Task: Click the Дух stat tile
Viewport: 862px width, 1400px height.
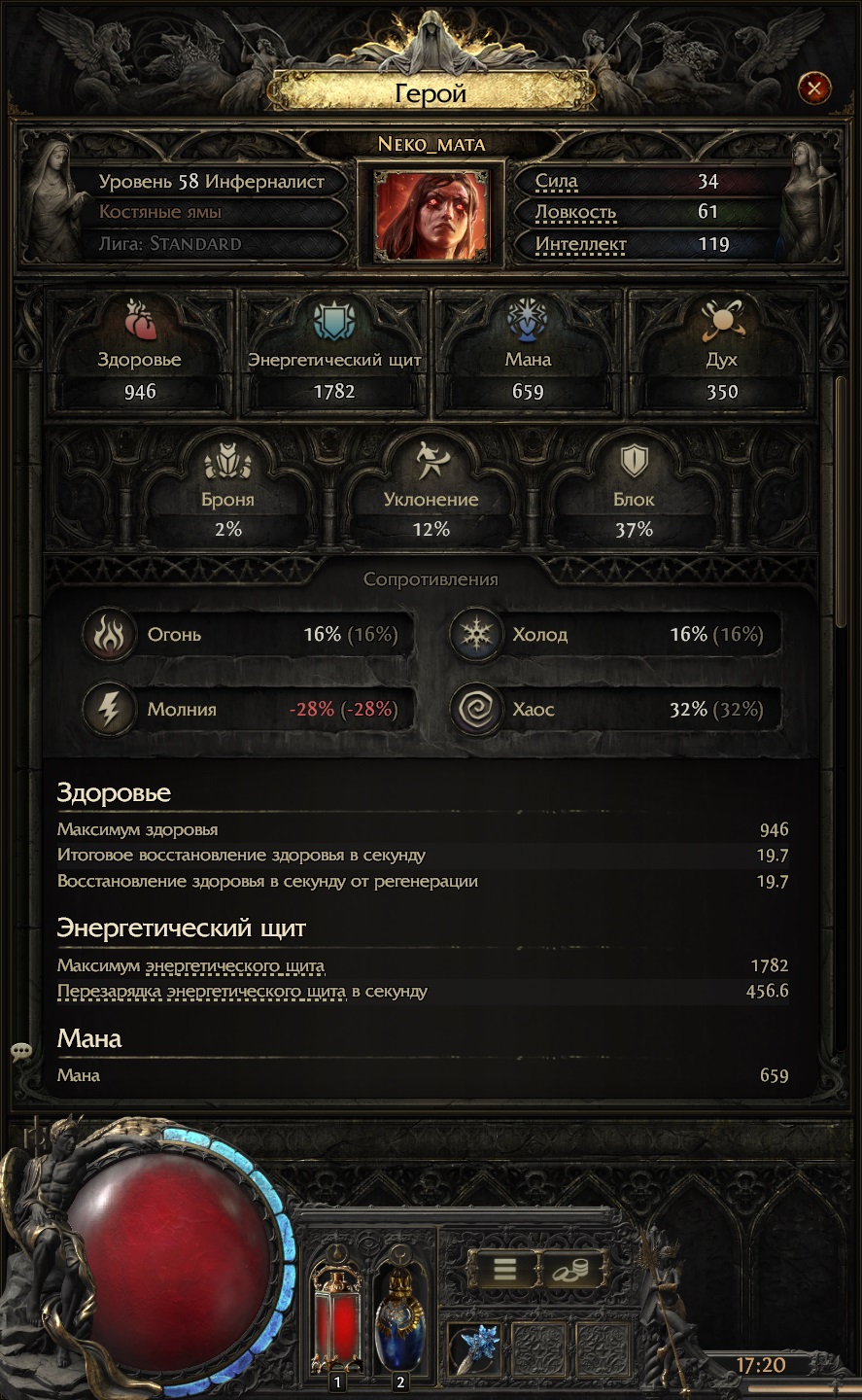Action: pyautogui.click(x=721, y=355)
